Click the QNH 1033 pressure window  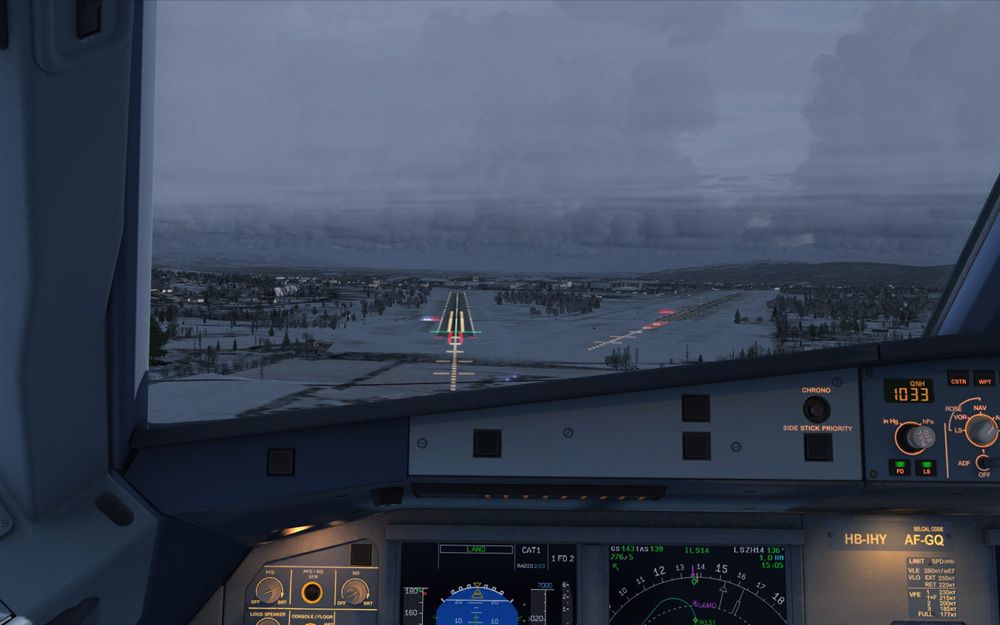[x=908, y=390]
